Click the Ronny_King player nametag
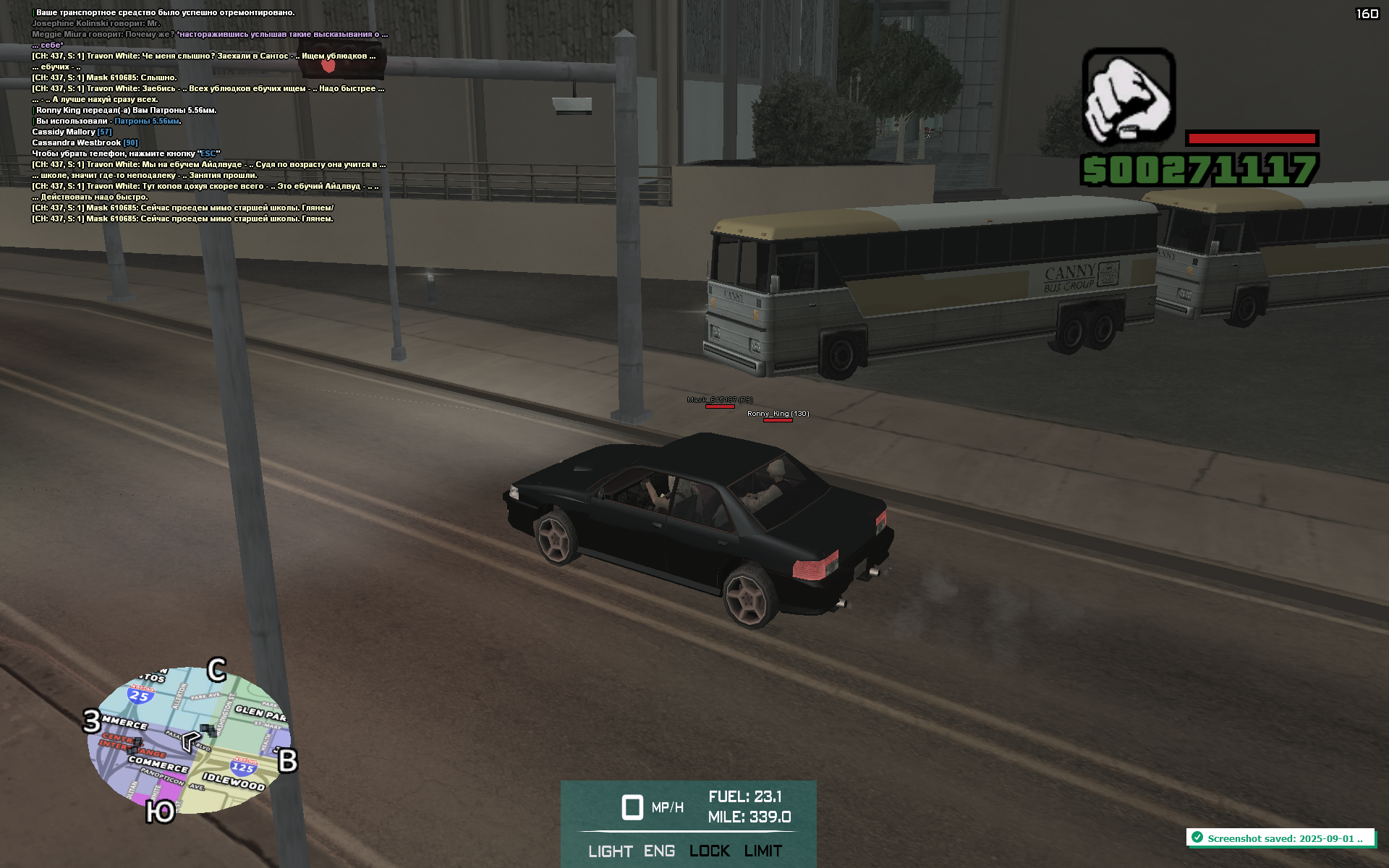The image size is (1389, 868). (x=778, y=414)
